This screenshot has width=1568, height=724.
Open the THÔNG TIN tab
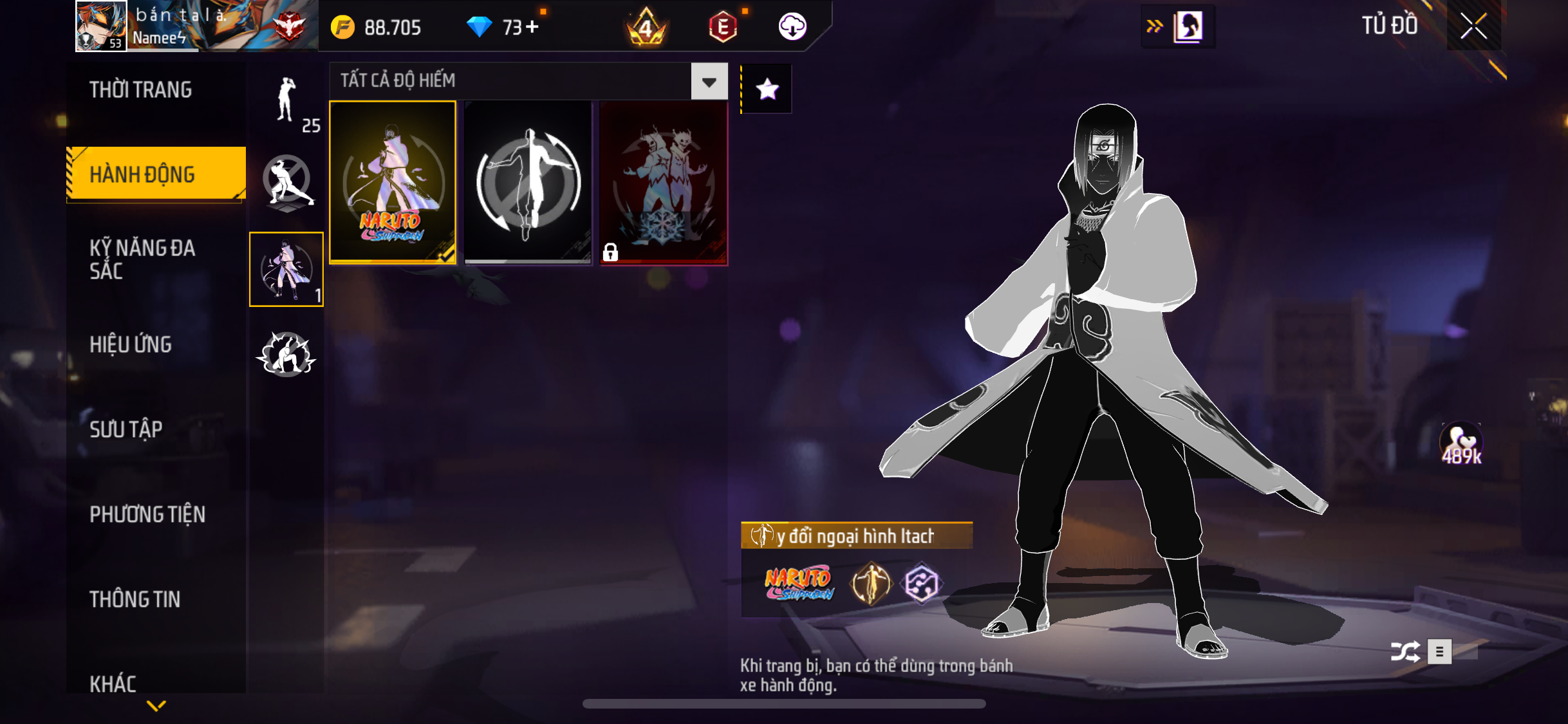pos(135,599)
